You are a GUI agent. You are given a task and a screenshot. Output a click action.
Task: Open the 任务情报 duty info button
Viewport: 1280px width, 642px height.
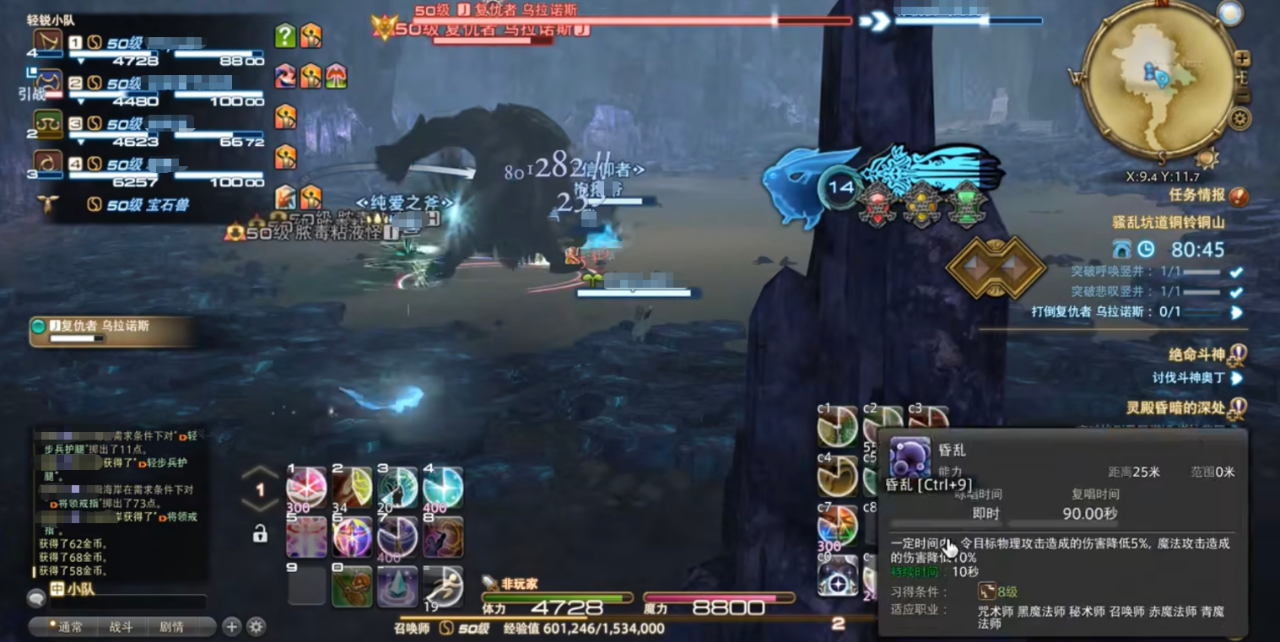[1240, 195]
